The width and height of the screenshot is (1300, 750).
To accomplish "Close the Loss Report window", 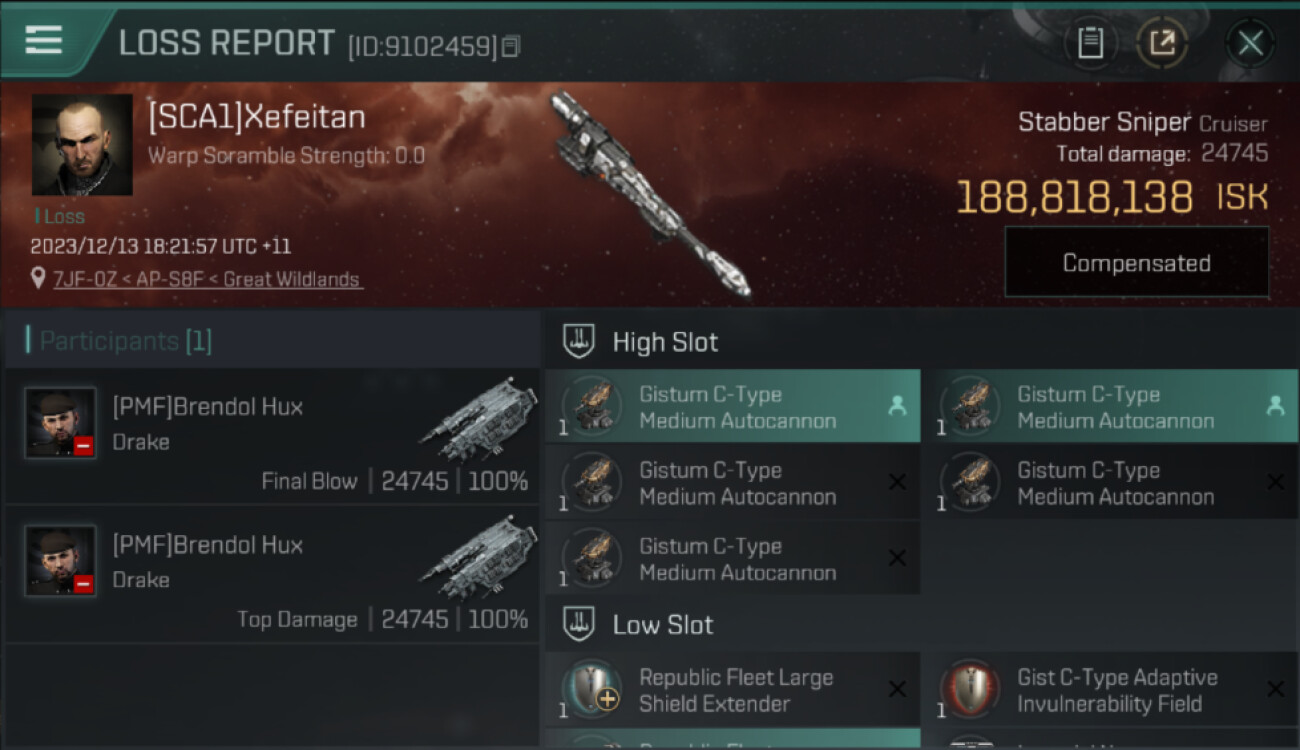I will [1249, 43].
